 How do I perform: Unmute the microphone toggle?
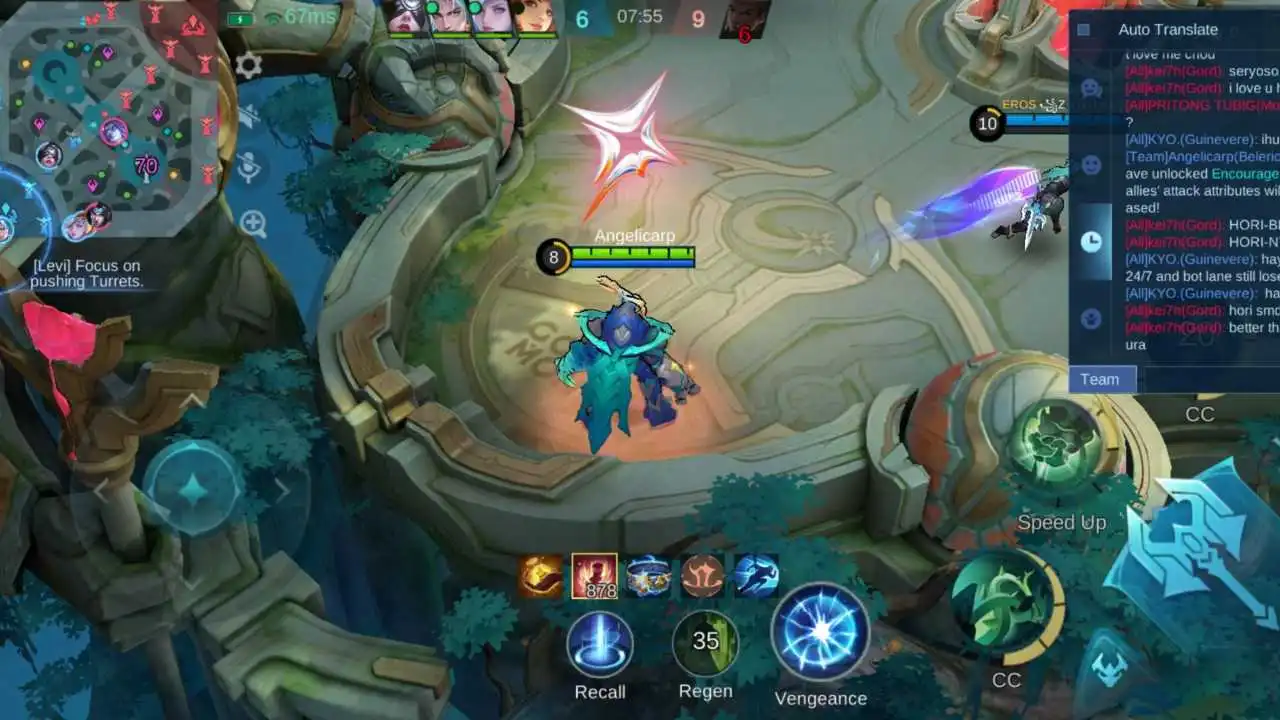(249, 165)
